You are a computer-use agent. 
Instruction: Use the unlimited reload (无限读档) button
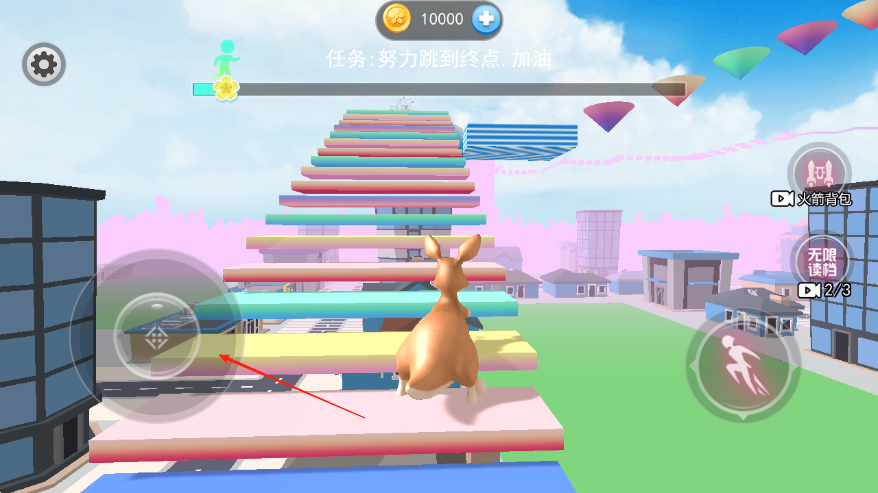tap(821, 260)
